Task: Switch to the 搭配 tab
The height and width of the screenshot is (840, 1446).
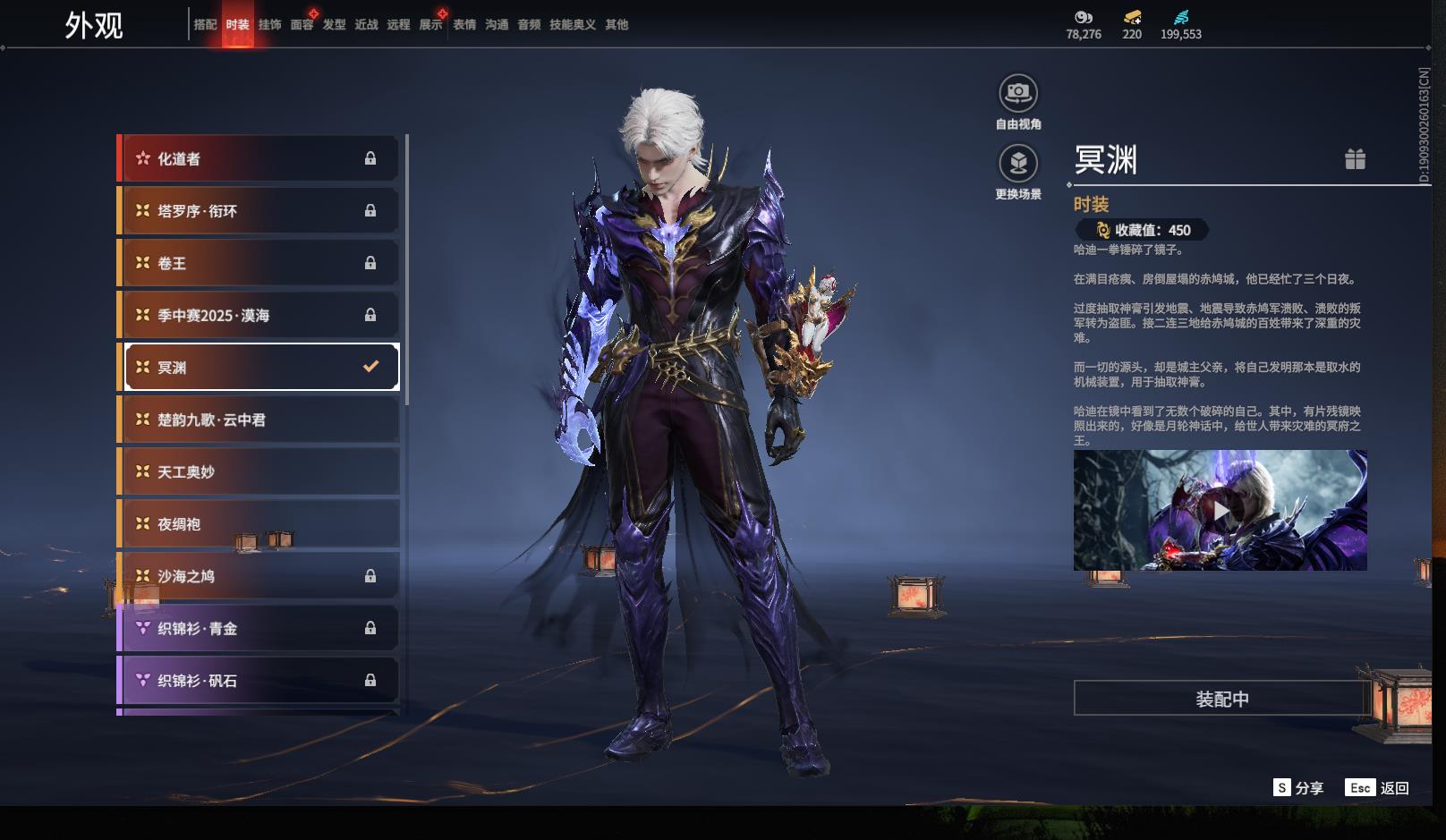Action: (205, 25)
